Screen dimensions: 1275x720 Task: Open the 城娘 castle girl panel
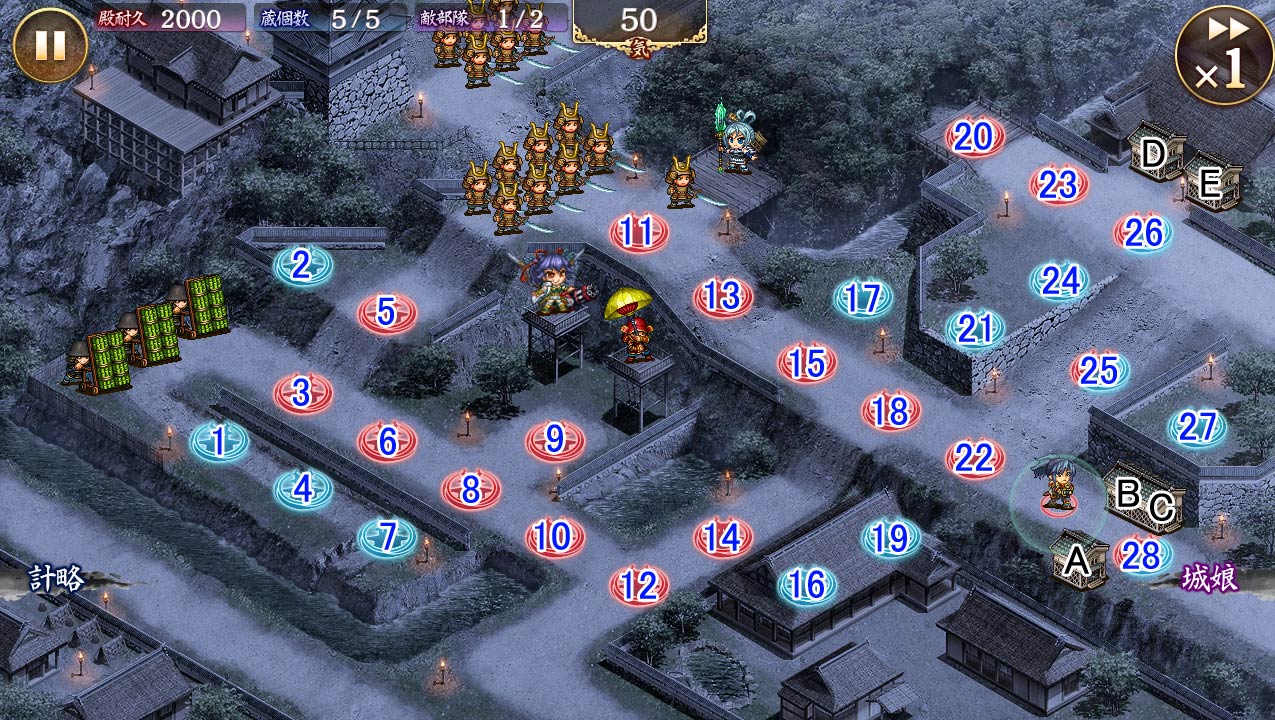tap(1210, 578)
